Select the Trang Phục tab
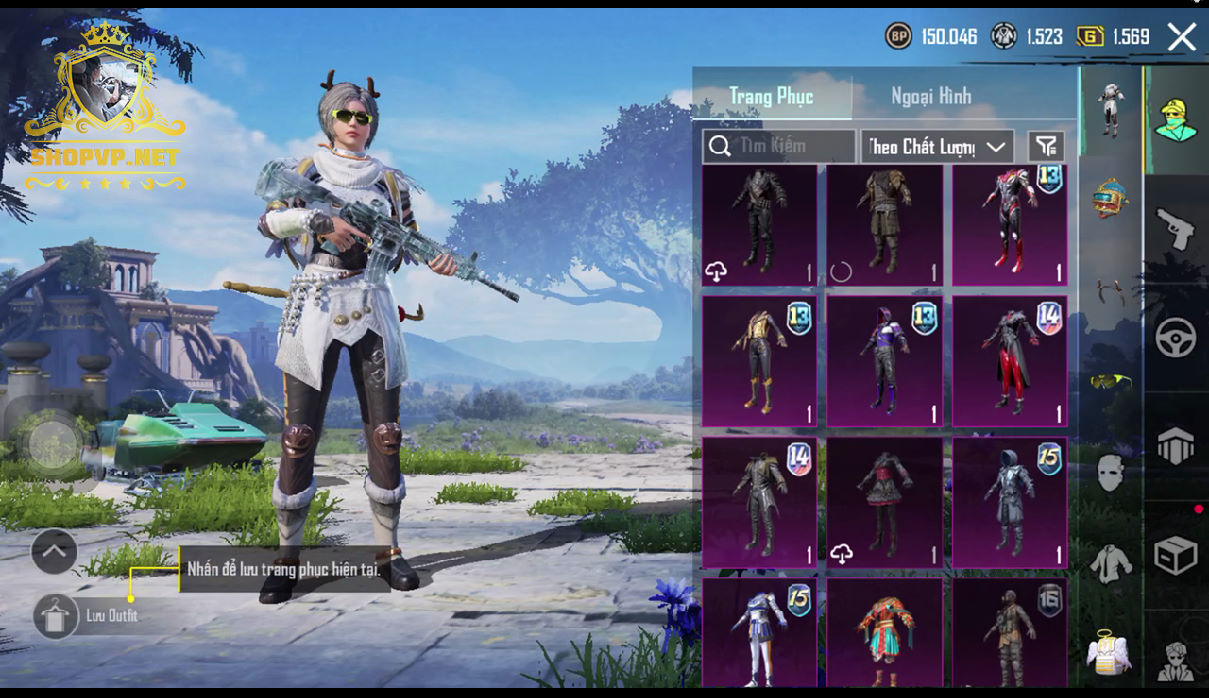This screenshot has height=698, width=1209. point(771,97)
